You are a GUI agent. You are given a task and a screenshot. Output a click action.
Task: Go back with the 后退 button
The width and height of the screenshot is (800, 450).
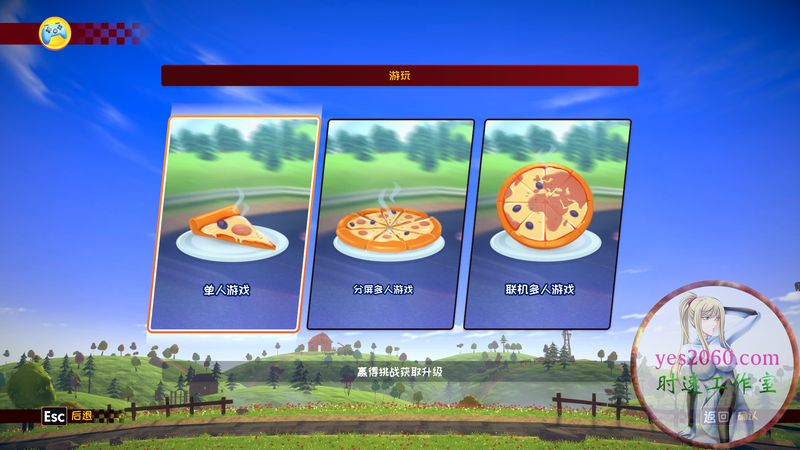(x=68, y=415)
